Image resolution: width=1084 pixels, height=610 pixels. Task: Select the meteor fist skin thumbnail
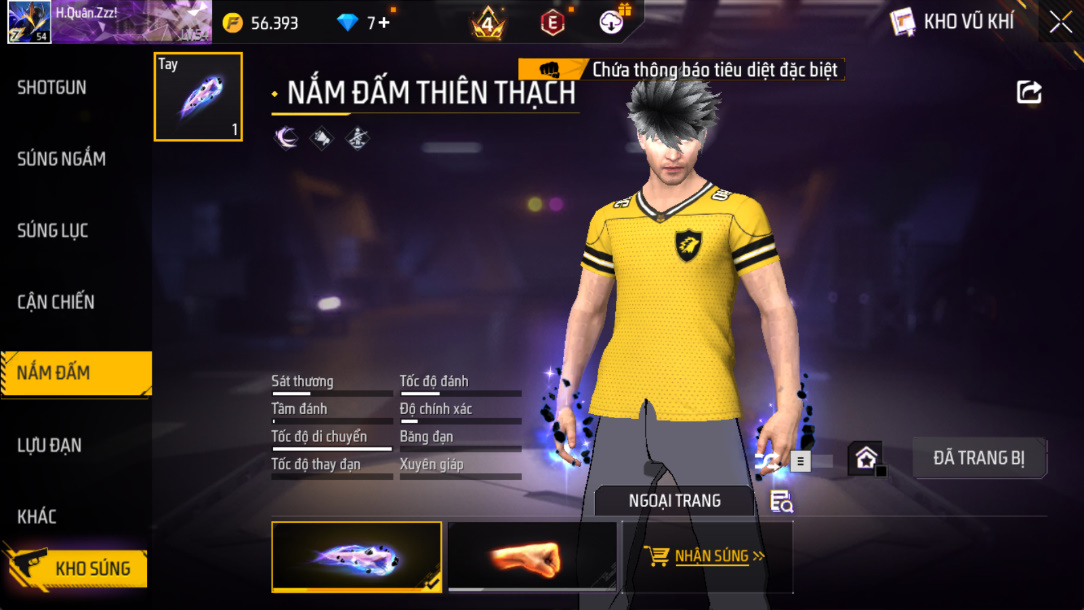tap(356, 556)
